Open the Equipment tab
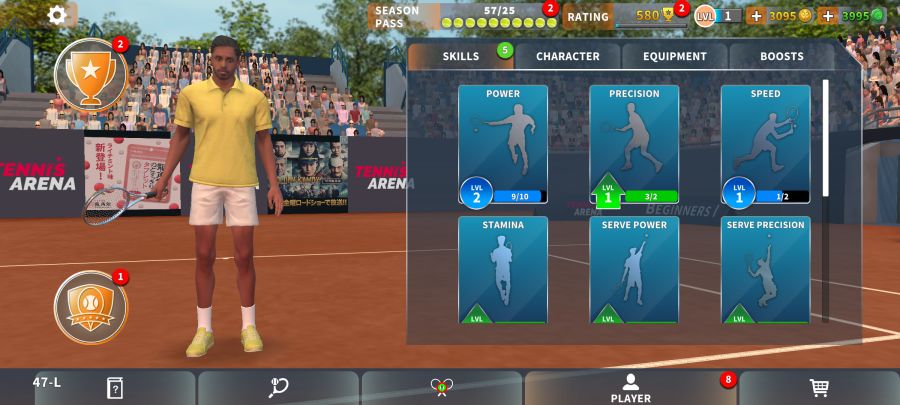 pos(675,56)
